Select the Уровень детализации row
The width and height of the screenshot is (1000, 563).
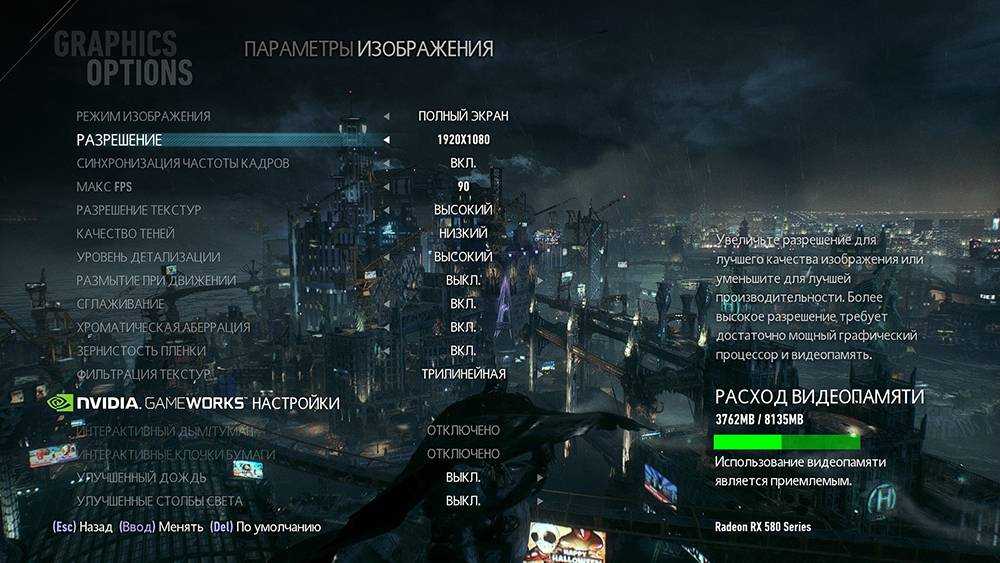pos(148,257)
